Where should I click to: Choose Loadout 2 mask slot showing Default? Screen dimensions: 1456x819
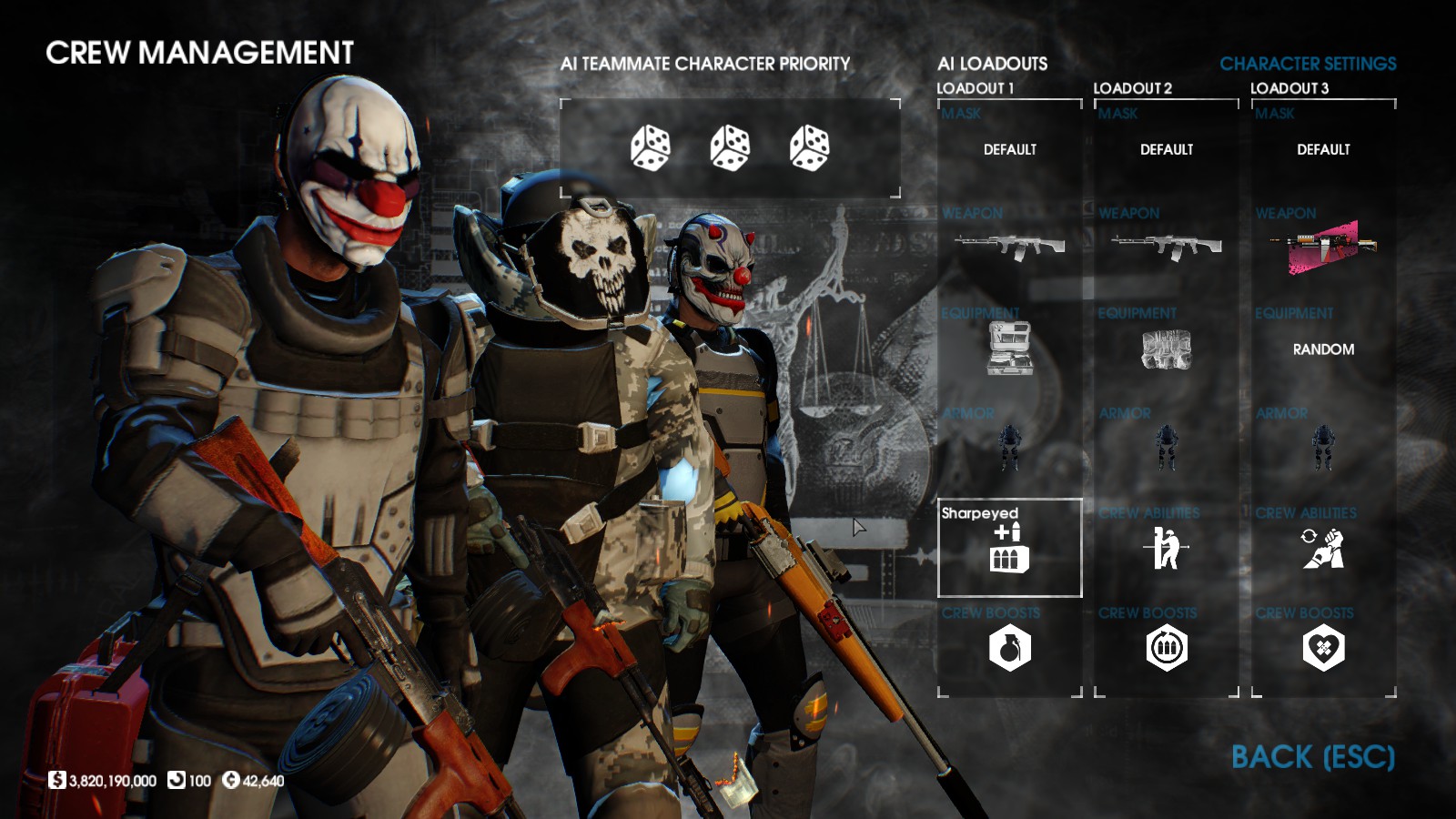(x=1166, y=149)
